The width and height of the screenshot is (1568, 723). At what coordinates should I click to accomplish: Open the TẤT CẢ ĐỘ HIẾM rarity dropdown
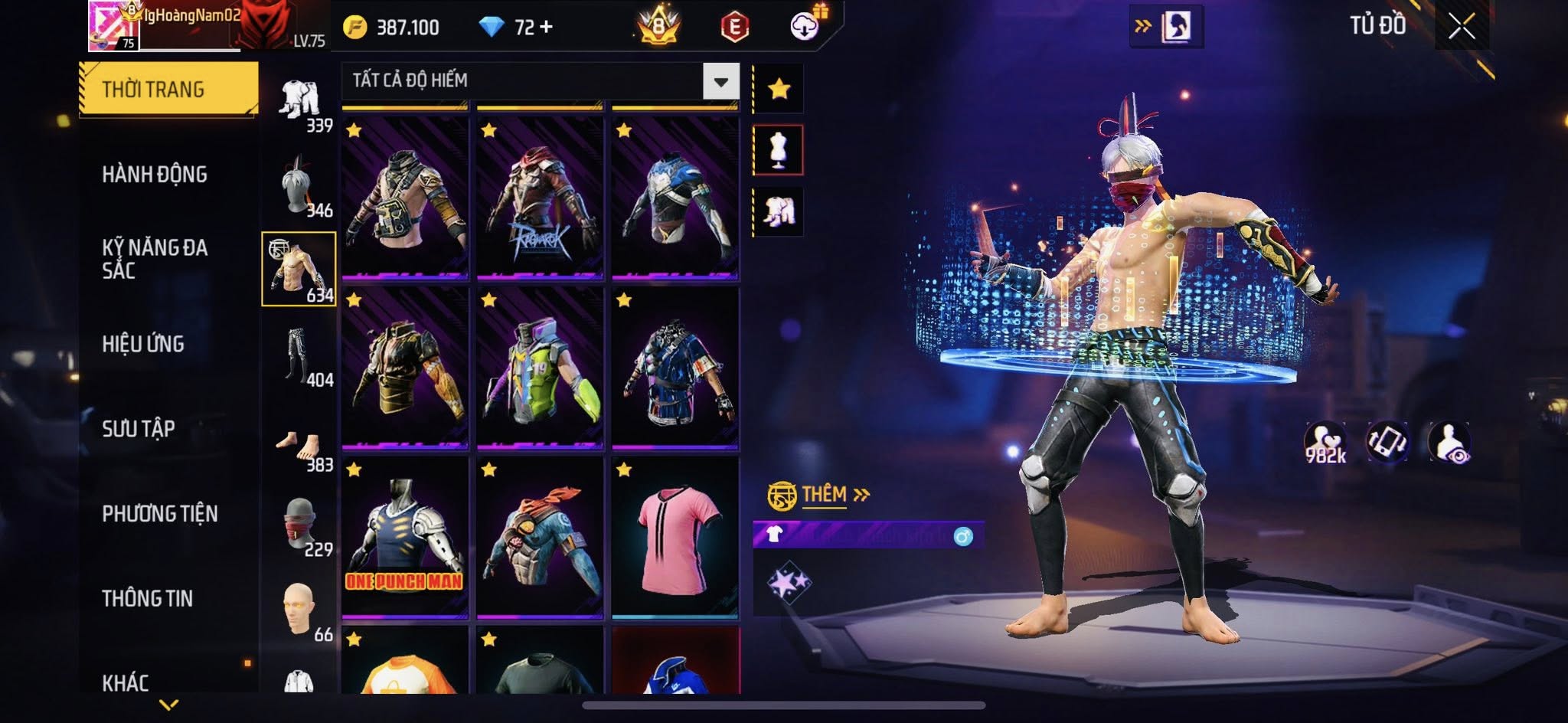(720, 81)
